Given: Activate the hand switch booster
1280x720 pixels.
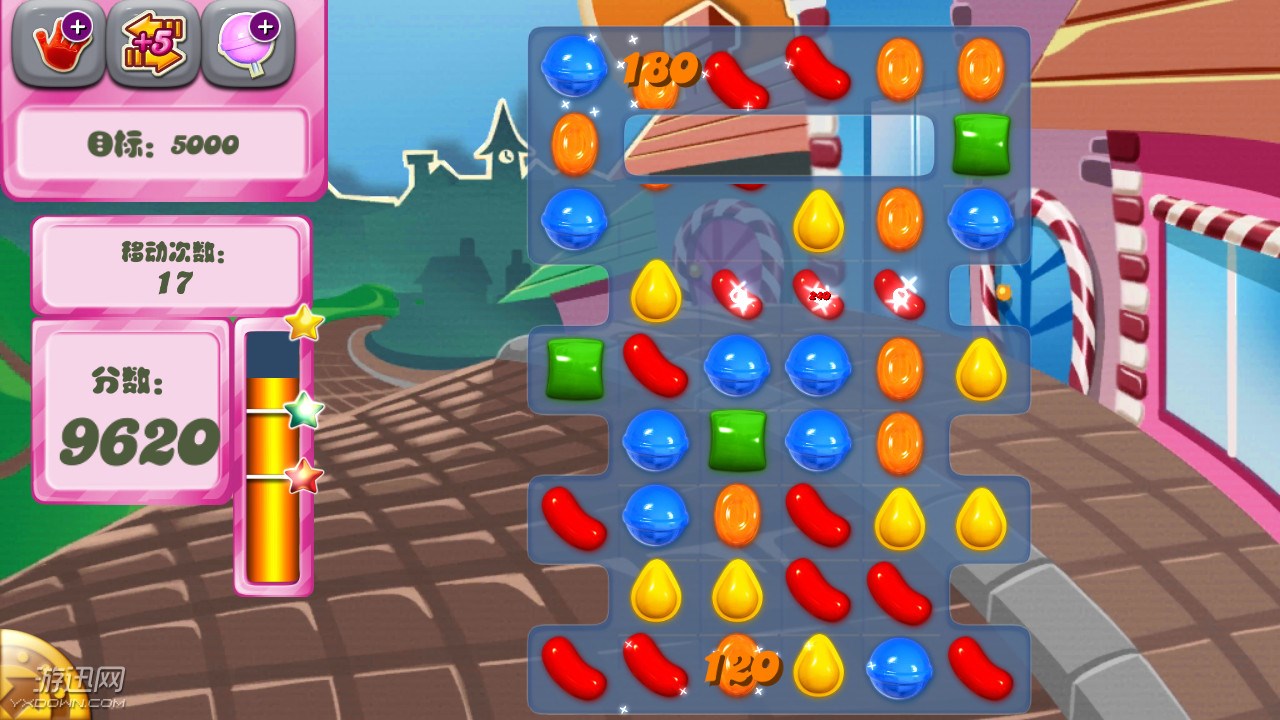Looking at the screenshot, I should [59, 45].
